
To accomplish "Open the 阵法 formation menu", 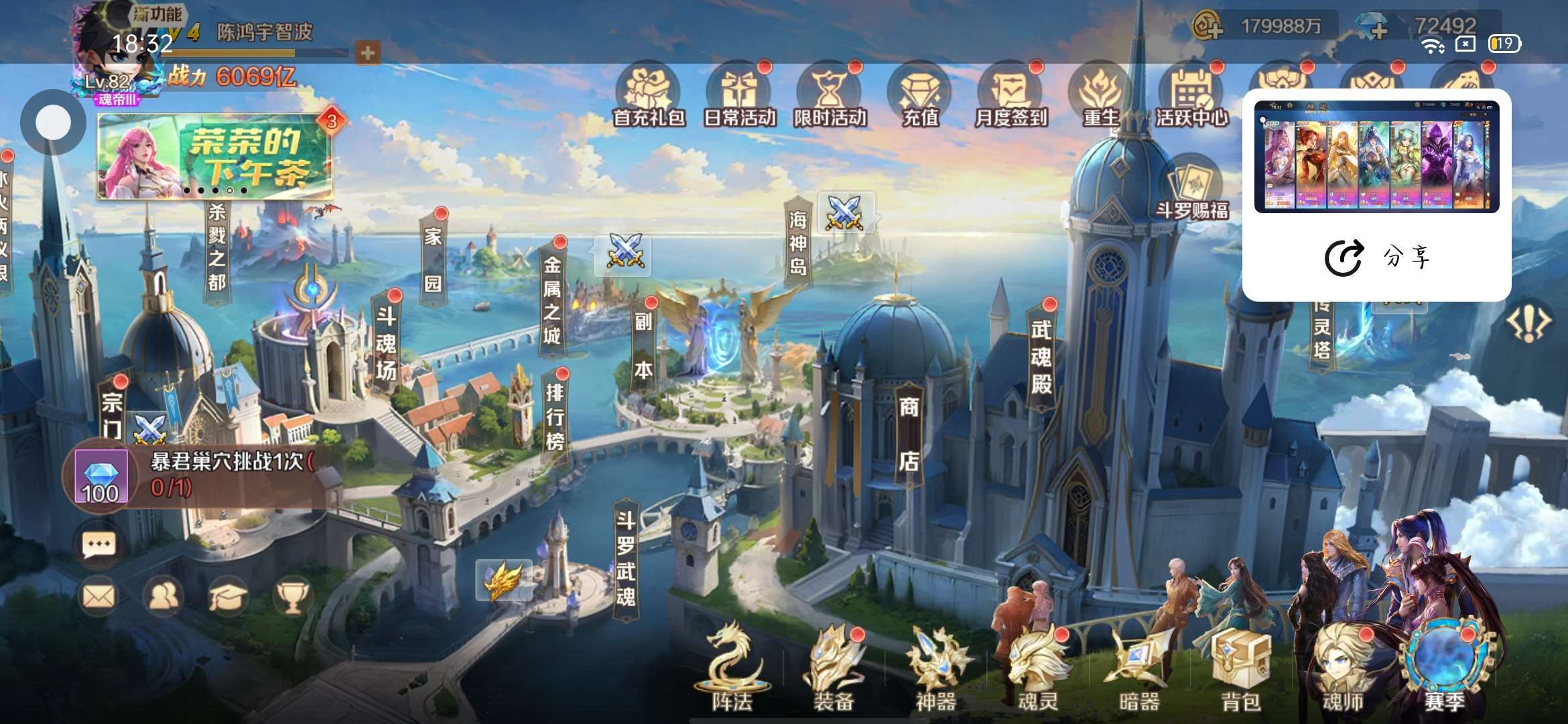I will tap(732, 669).
